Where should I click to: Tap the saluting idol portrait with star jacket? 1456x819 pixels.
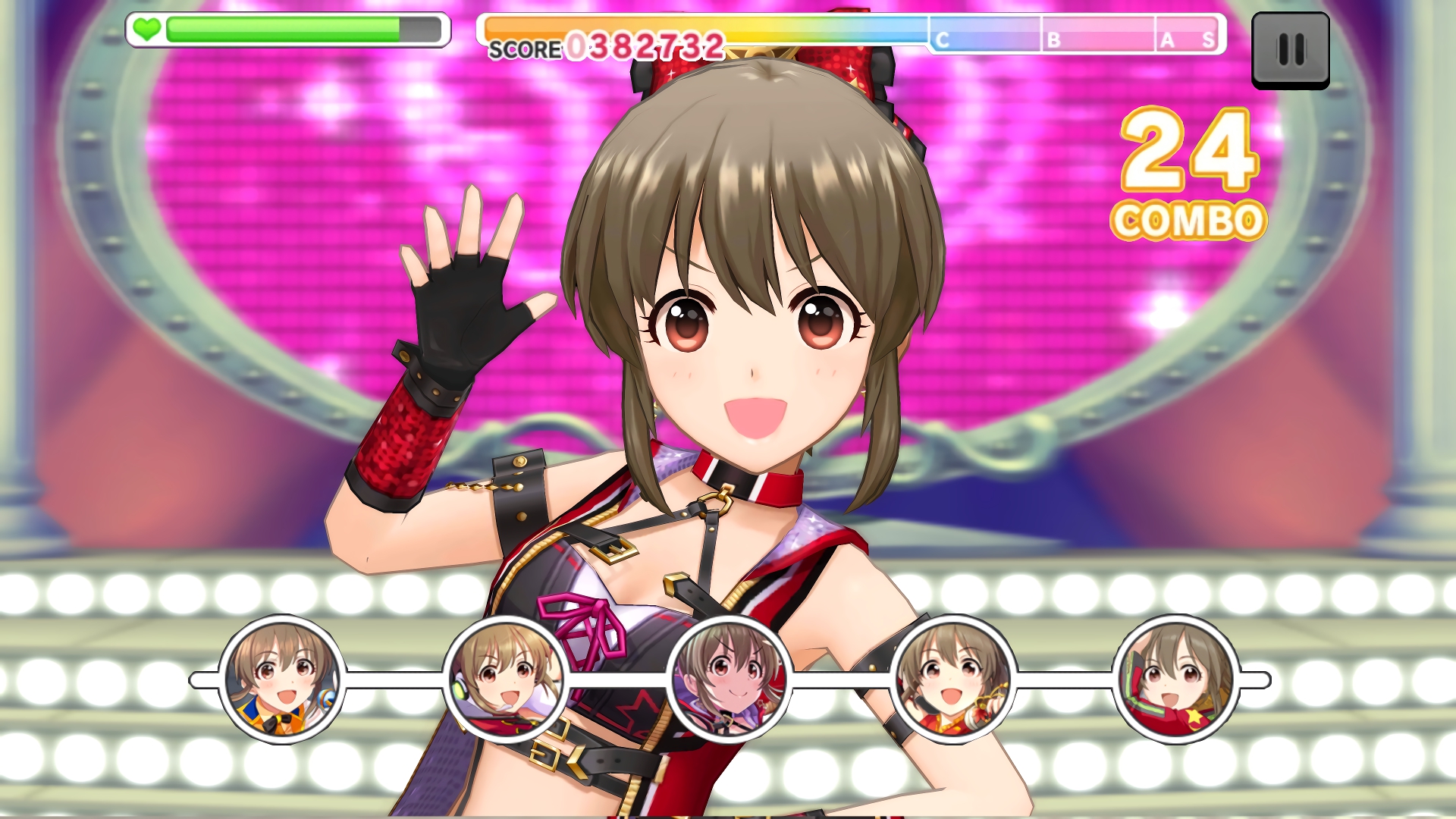[1175, 679]
